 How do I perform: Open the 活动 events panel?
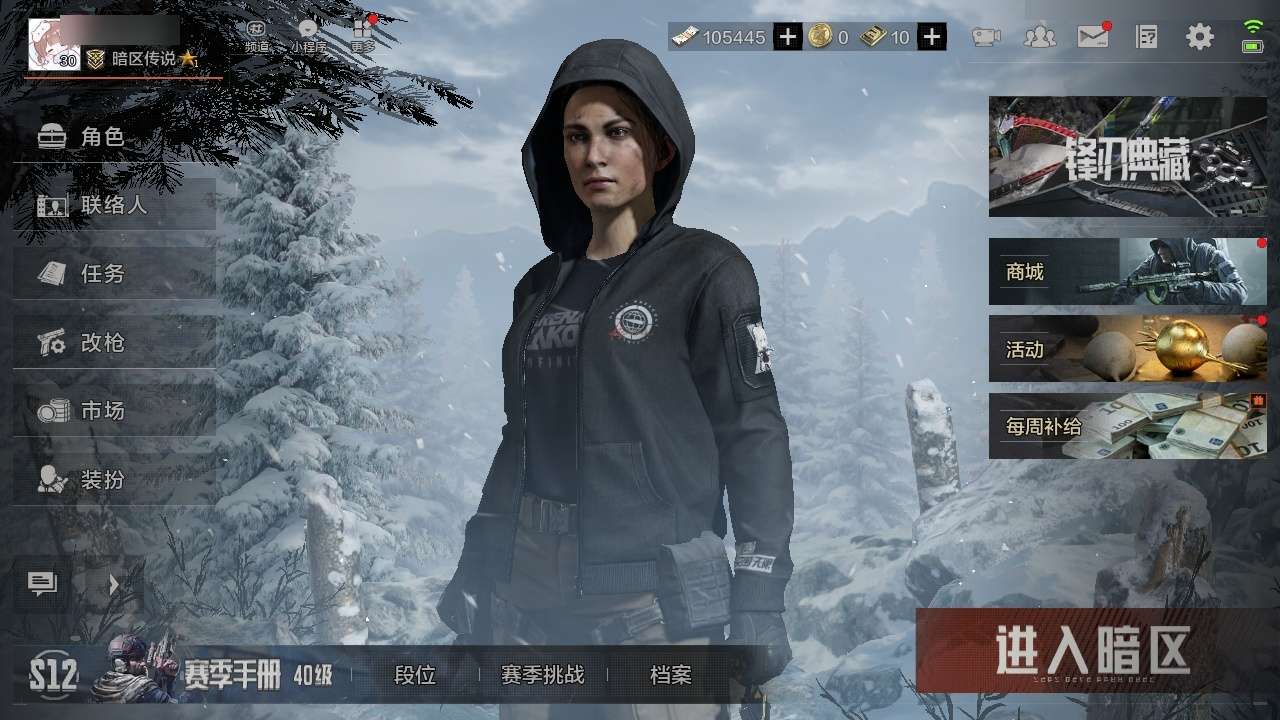tap(1127, 349)
